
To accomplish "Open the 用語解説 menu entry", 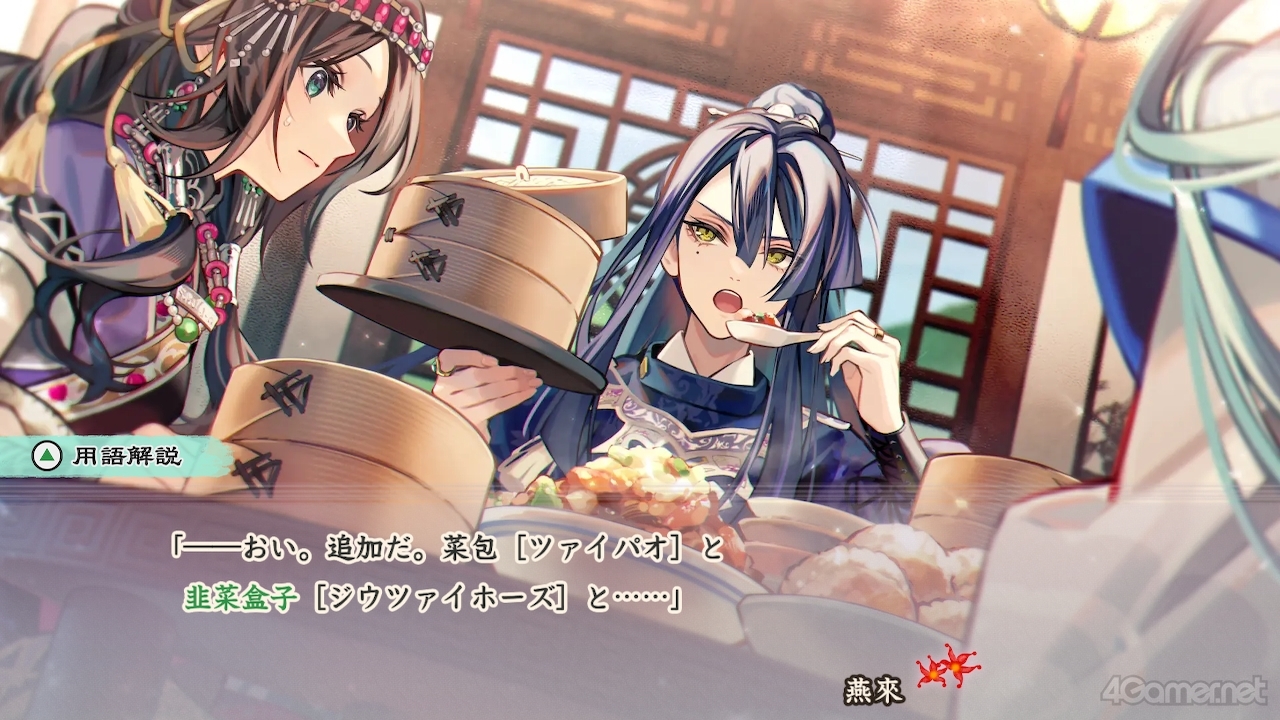I will tap(130, 454).
